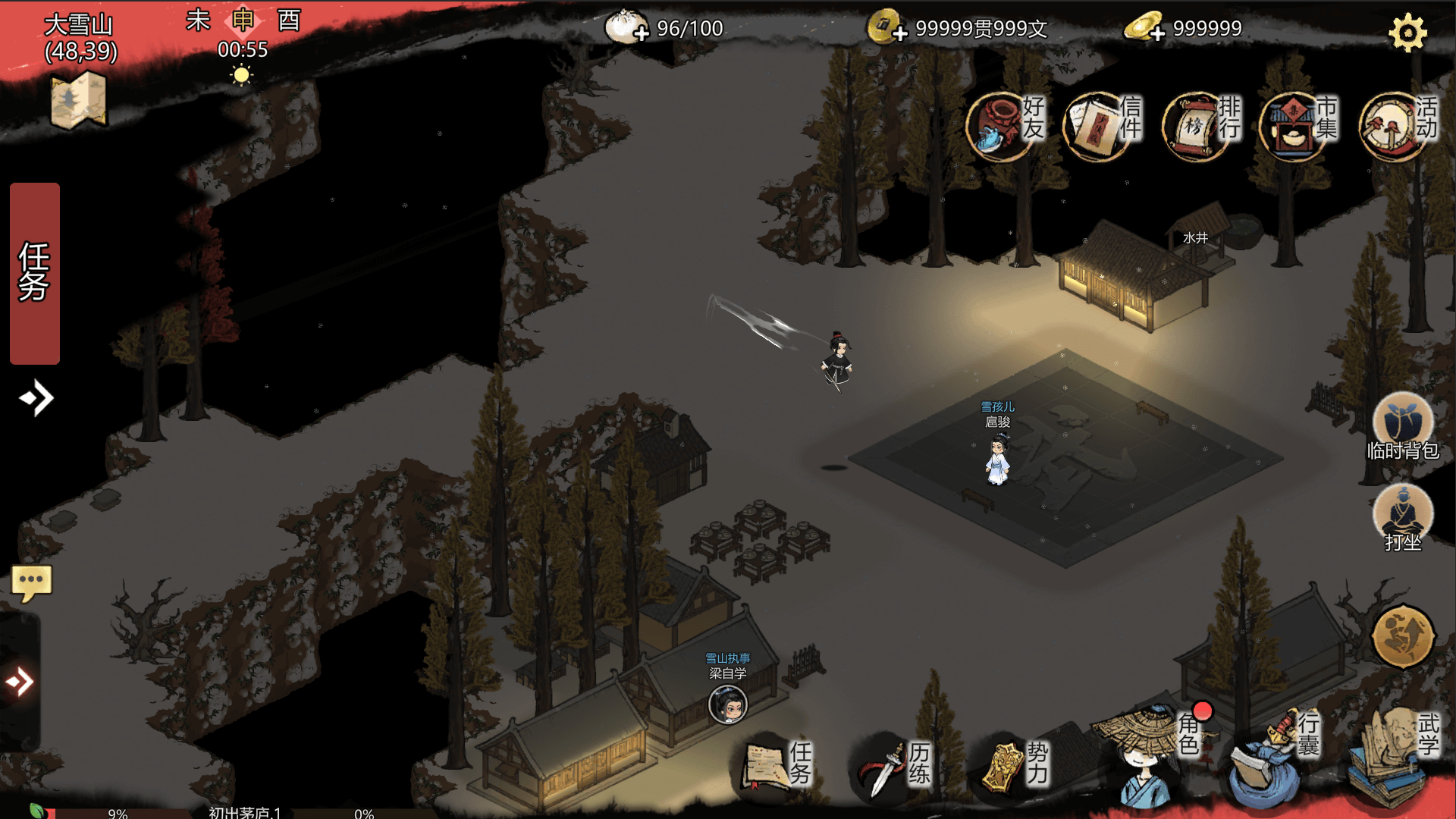Image resolution: width=1456 pixels, height=819 pixels.
Task: Expand the lower-left arrow panel
Action: [x=20, y=682]
